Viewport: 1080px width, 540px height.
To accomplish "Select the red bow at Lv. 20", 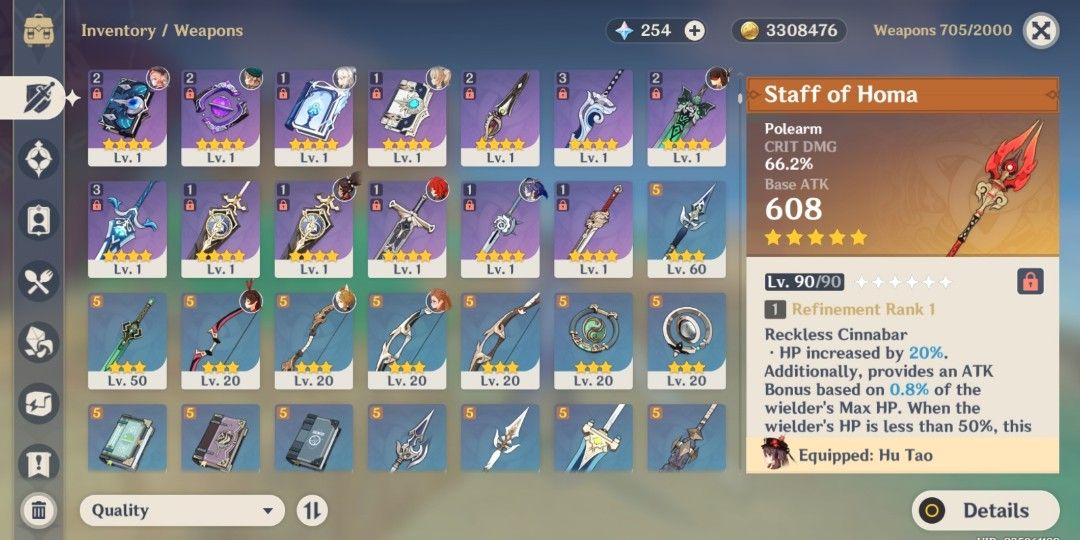I will 220,341.
